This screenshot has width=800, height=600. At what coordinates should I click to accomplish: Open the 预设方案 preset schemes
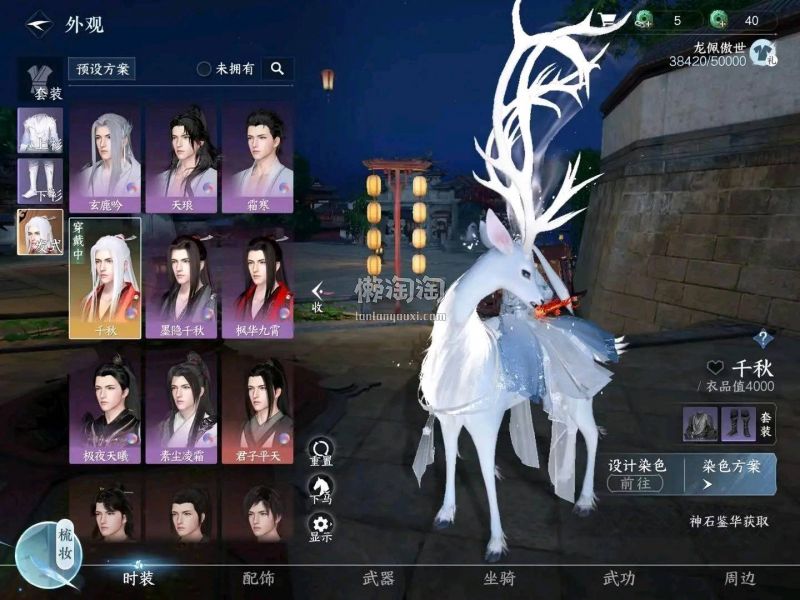tap(102, 69)
